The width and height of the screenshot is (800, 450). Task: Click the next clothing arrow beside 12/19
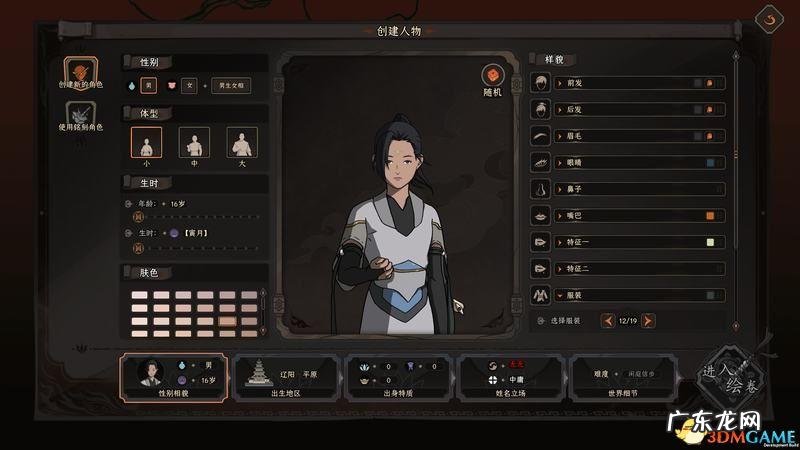tap(648, 320)
